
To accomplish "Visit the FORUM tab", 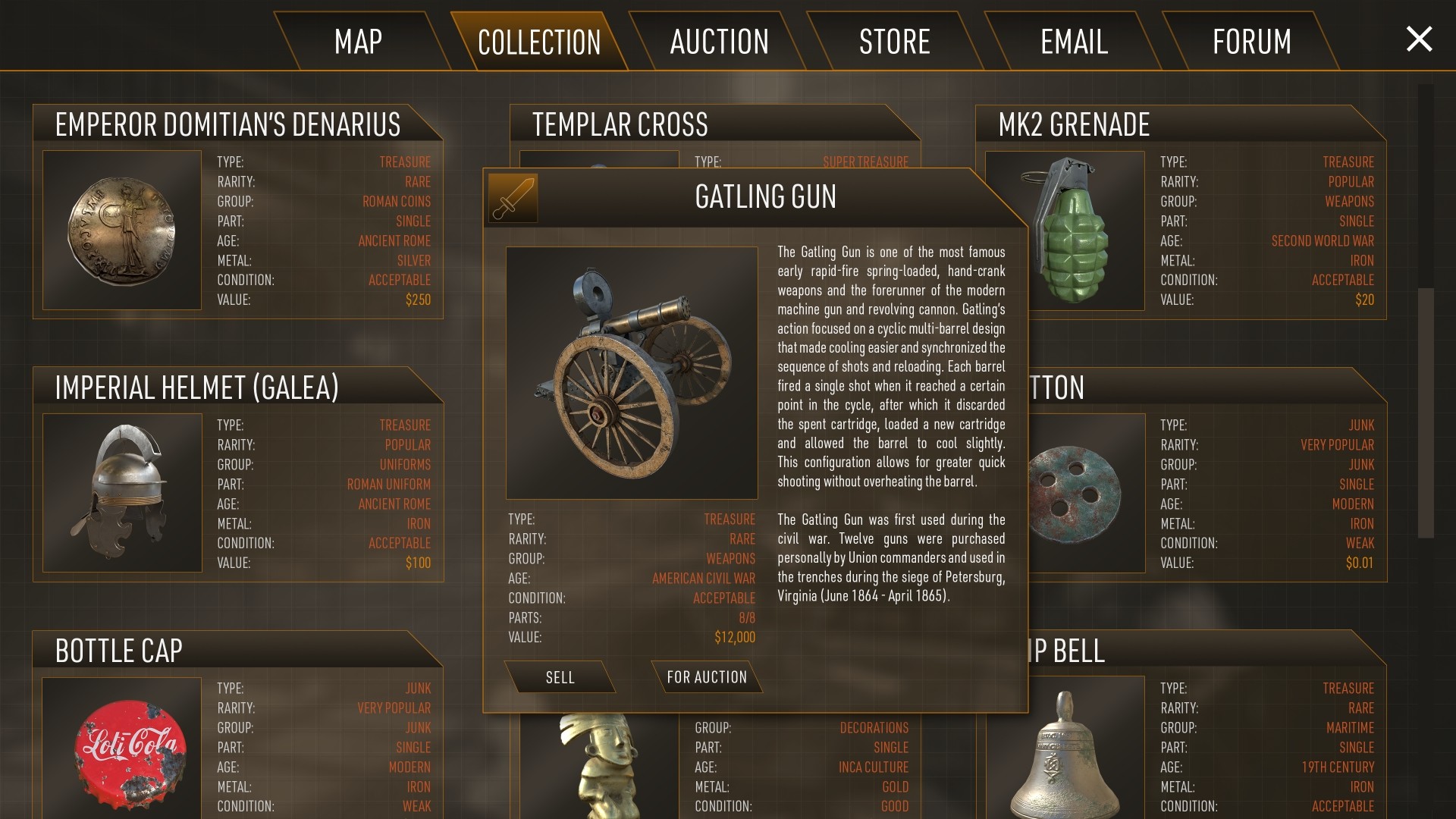I will 1251,42.
